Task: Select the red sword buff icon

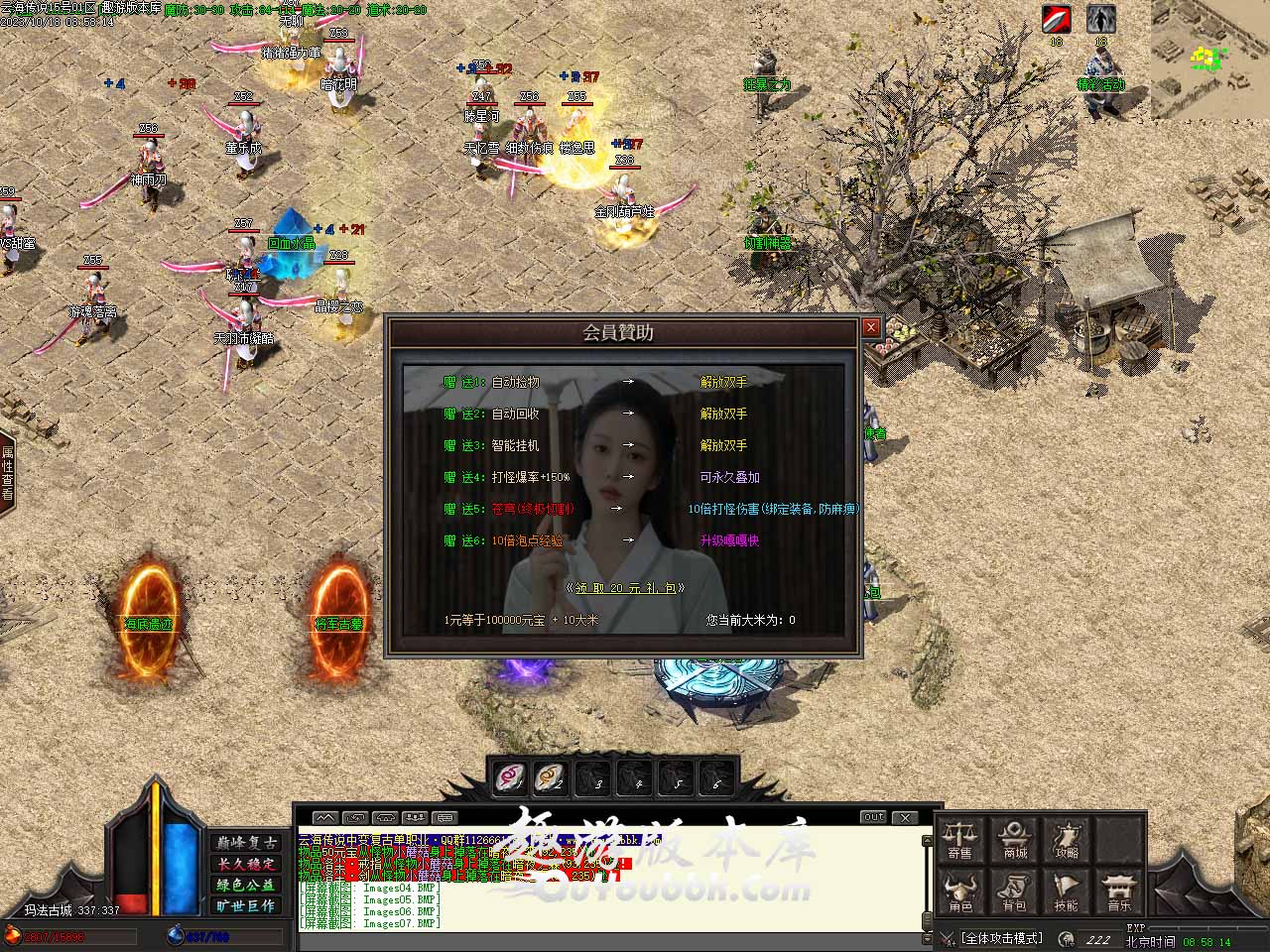Action: coord(1057,19)
